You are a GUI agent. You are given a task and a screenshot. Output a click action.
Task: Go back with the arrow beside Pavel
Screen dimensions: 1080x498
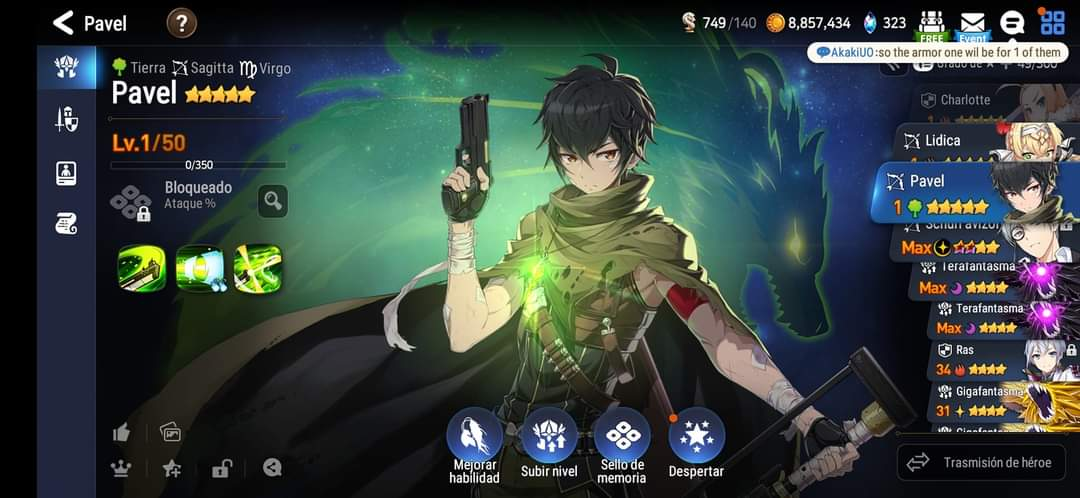click(64, 22)
